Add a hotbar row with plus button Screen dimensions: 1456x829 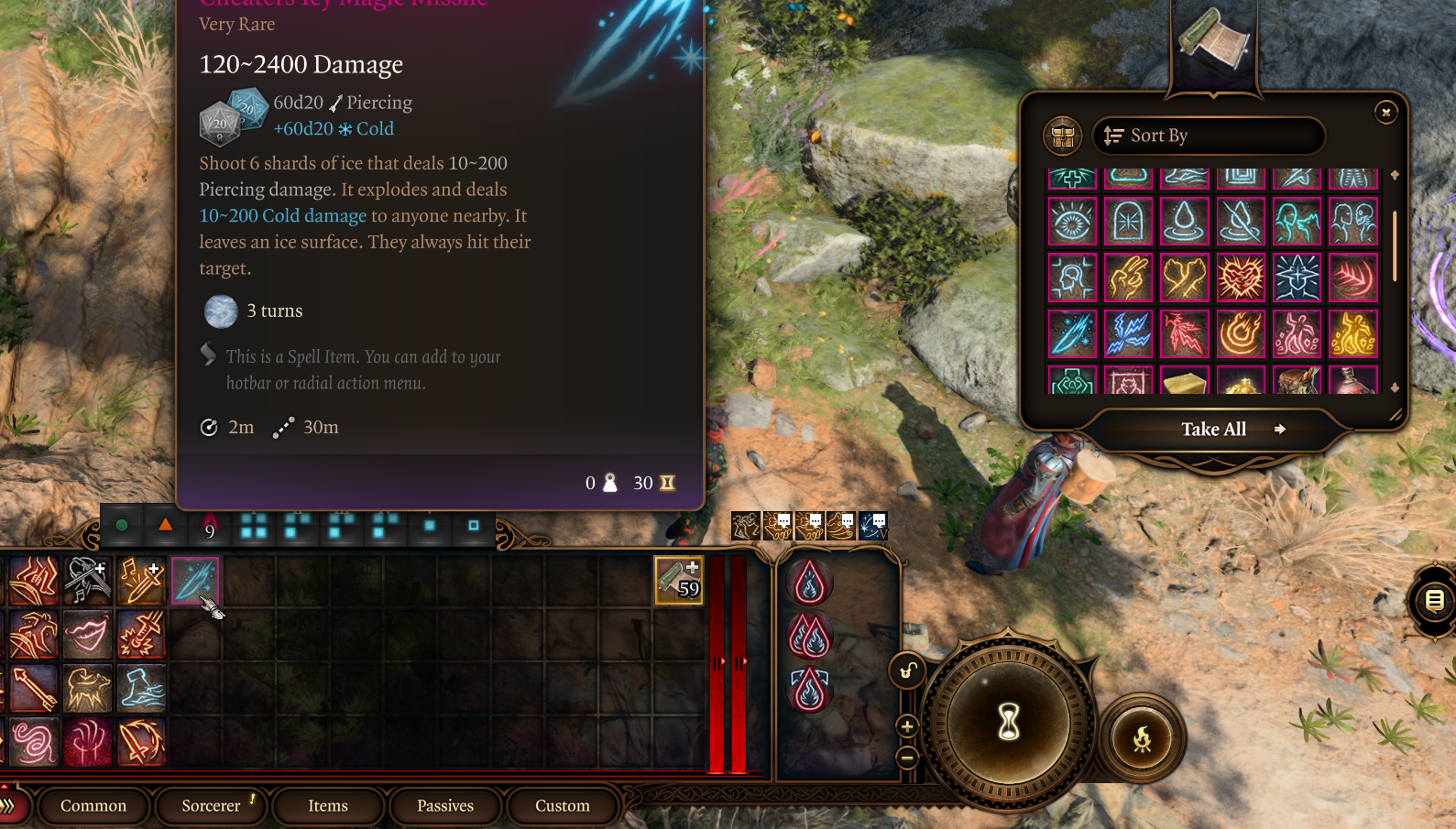point(907,726)
